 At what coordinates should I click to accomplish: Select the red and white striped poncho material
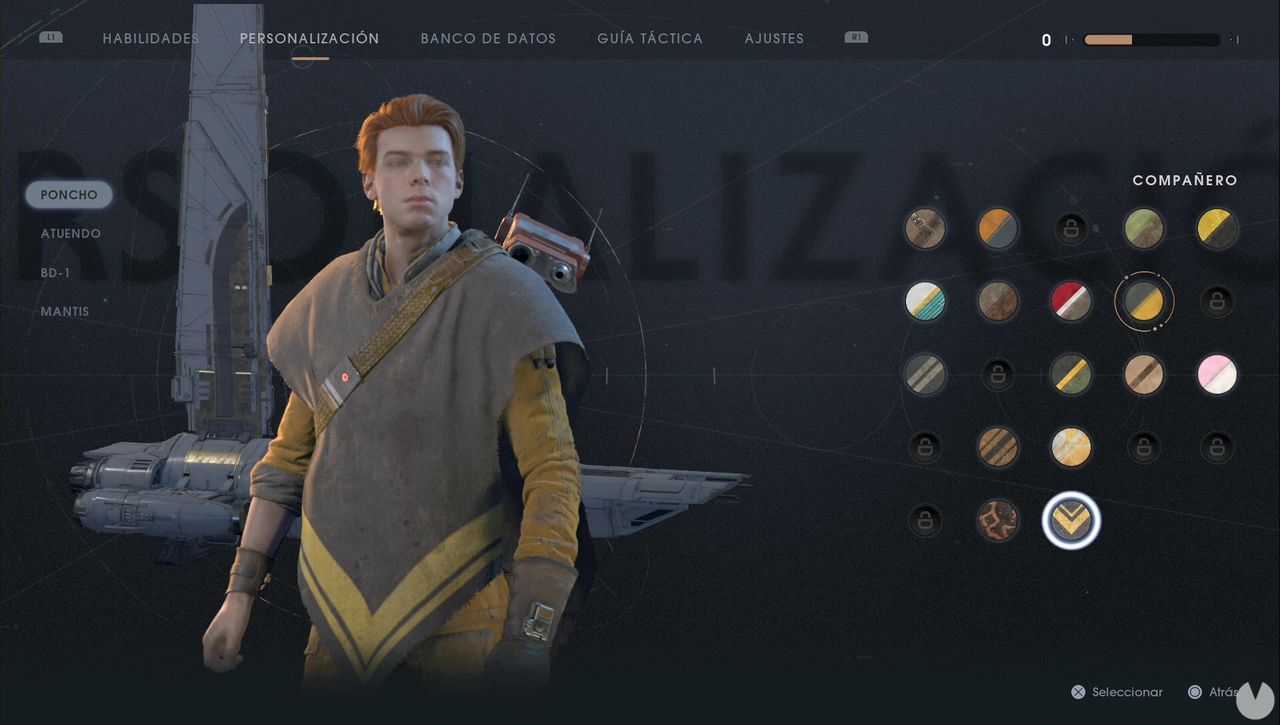[1071, 301]
